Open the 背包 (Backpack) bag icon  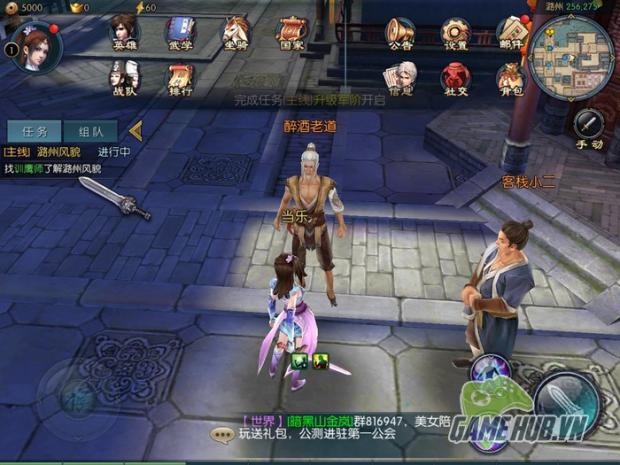[x=512, y=76]
